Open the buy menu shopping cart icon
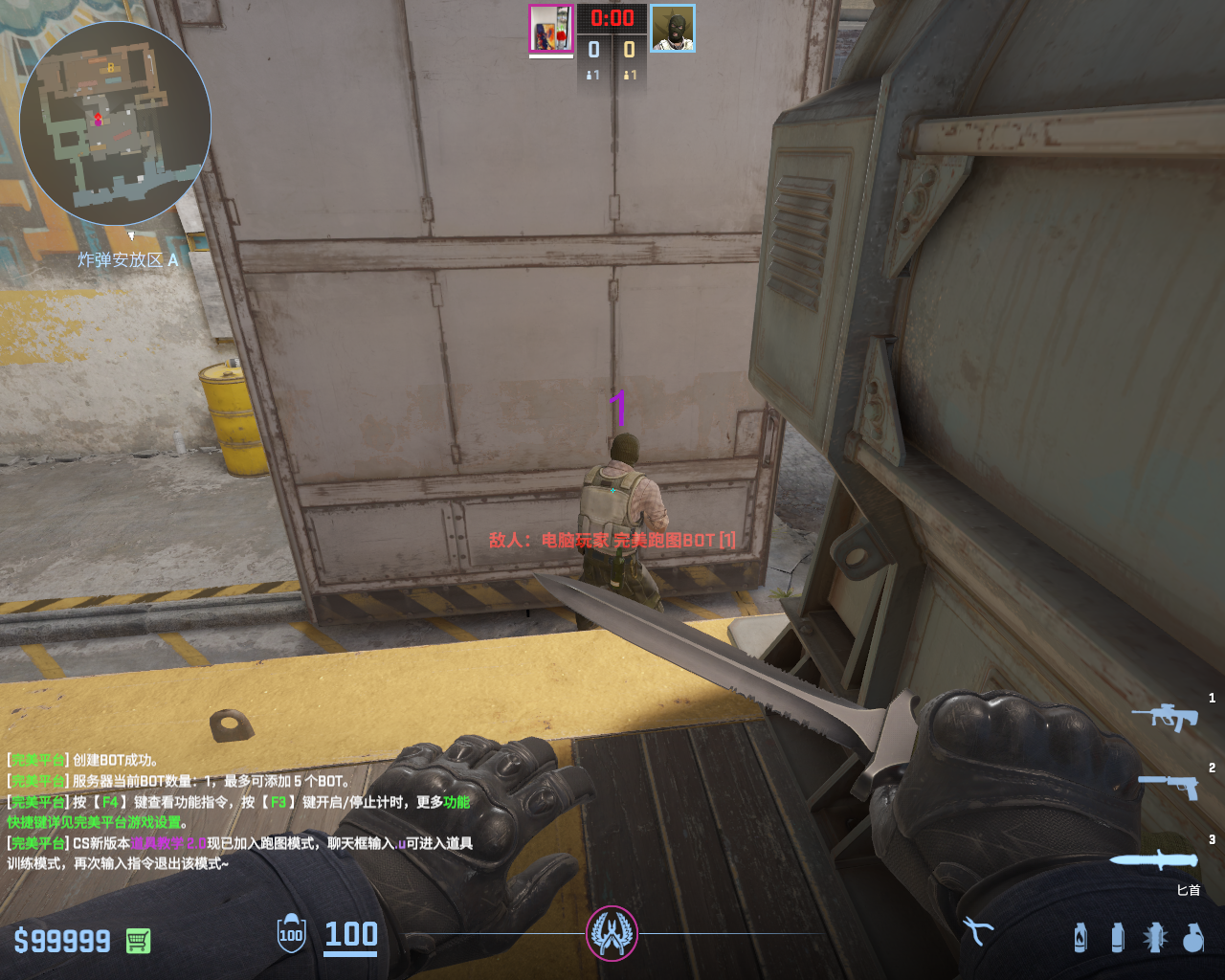Image resolution: width=1225 pixels, height=980 pixels. (138, 941)
